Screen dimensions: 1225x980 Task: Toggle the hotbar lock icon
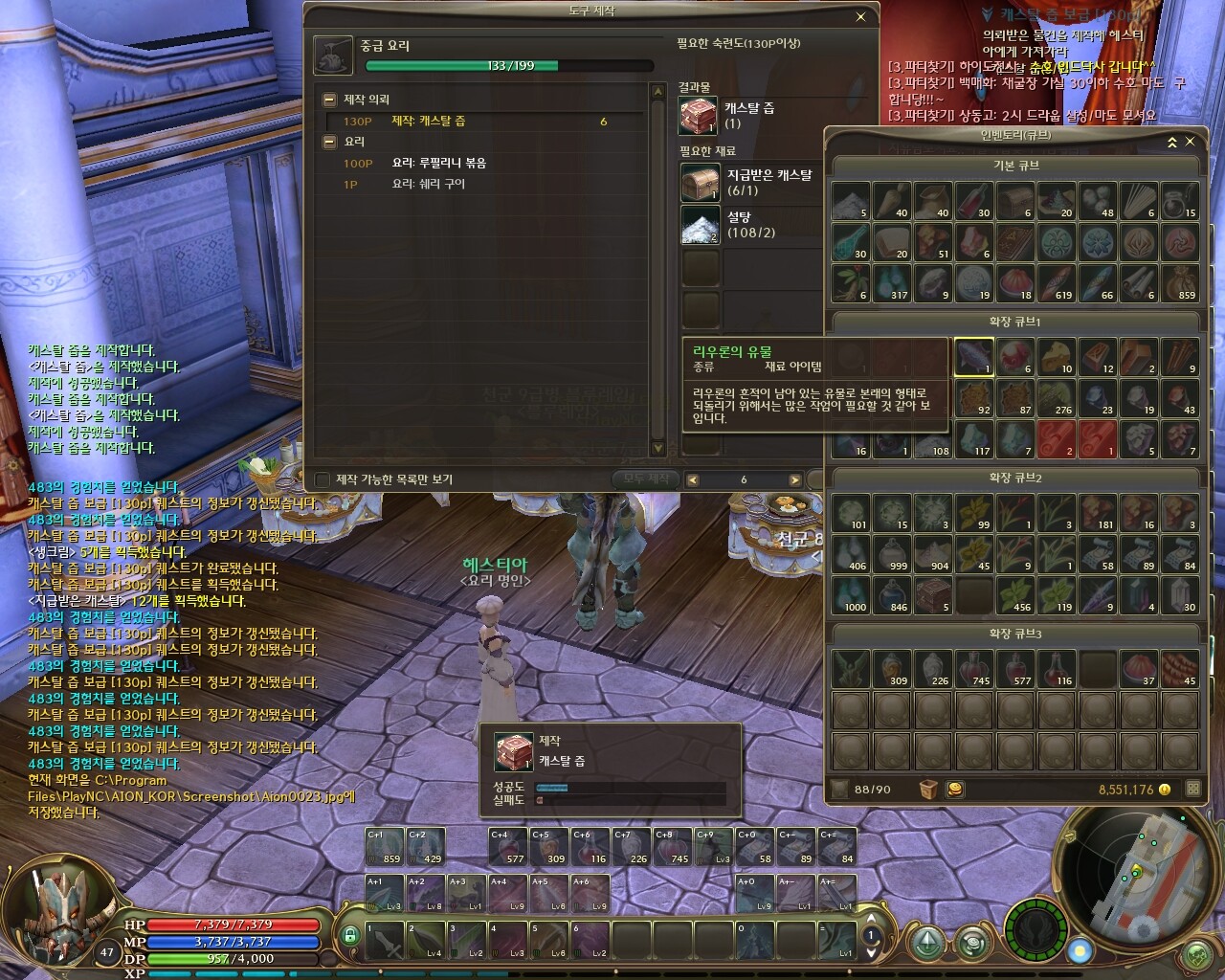point(350,934)
